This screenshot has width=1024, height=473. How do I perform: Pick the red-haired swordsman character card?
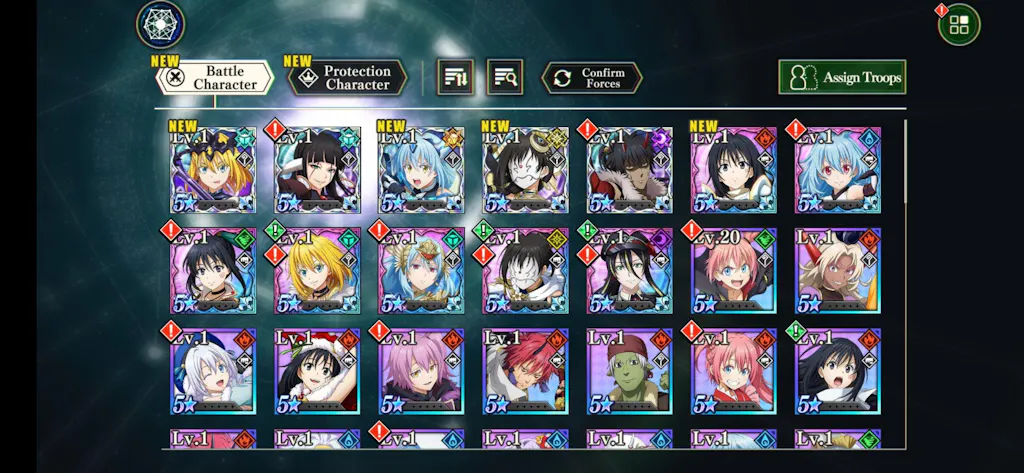click(x=525, y=371)
